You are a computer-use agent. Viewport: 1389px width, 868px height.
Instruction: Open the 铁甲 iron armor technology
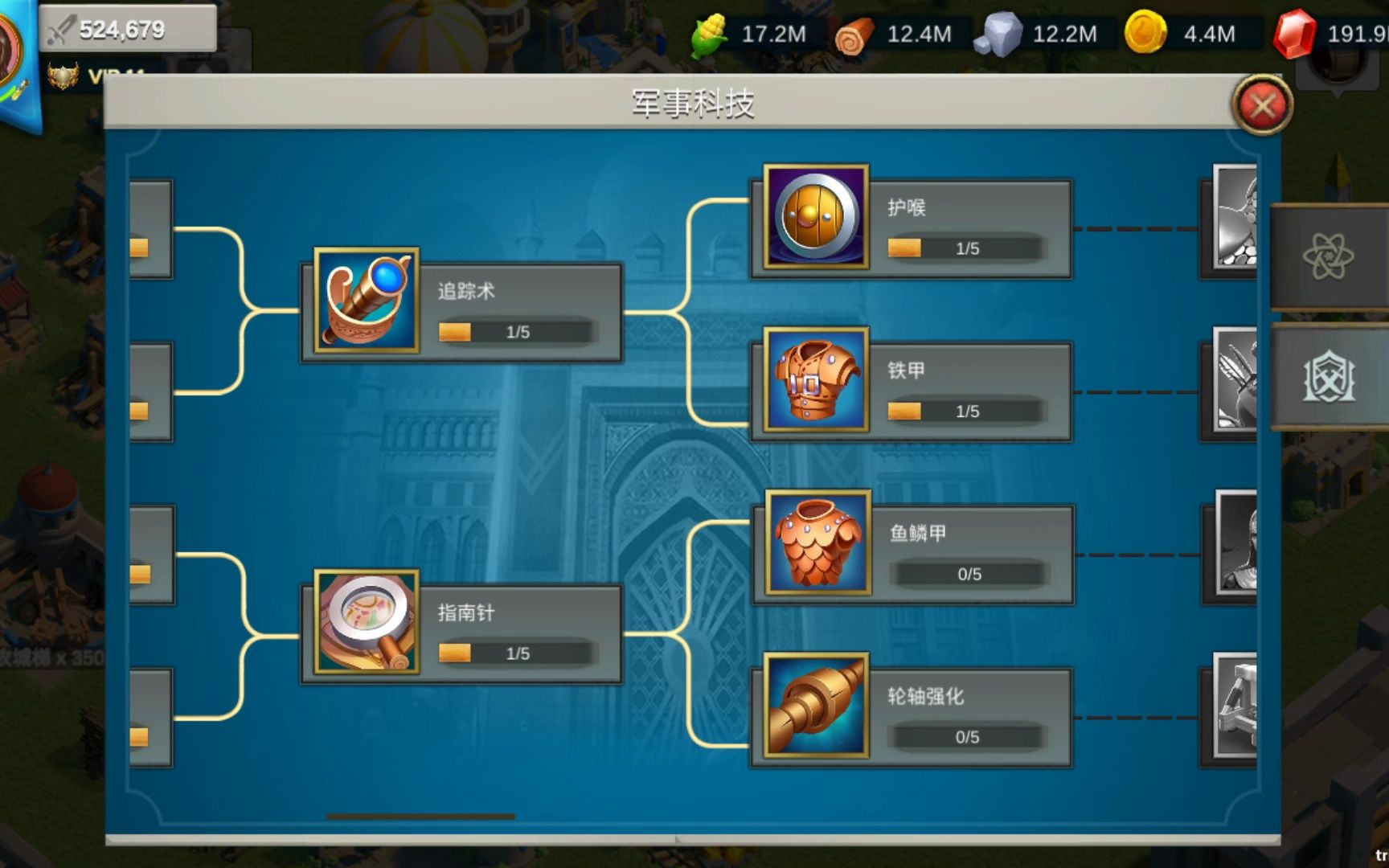click(x=815, y=382)
